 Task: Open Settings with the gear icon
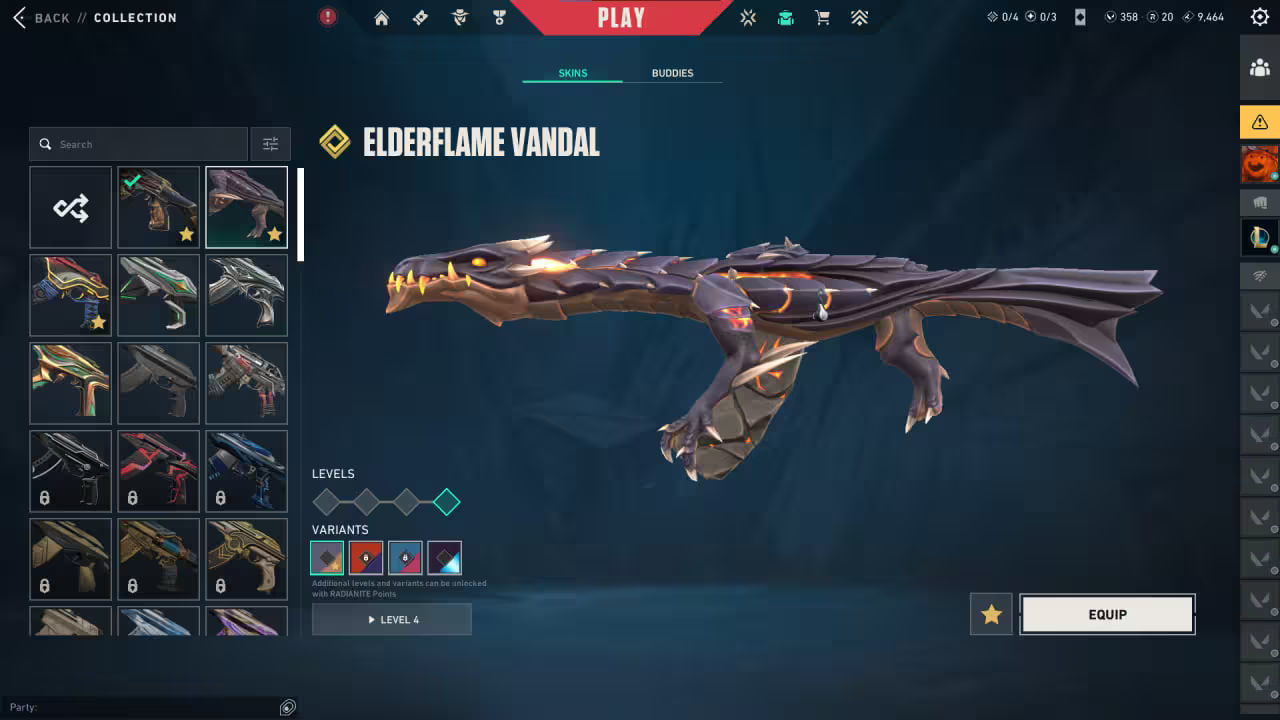coord(1260,16)
